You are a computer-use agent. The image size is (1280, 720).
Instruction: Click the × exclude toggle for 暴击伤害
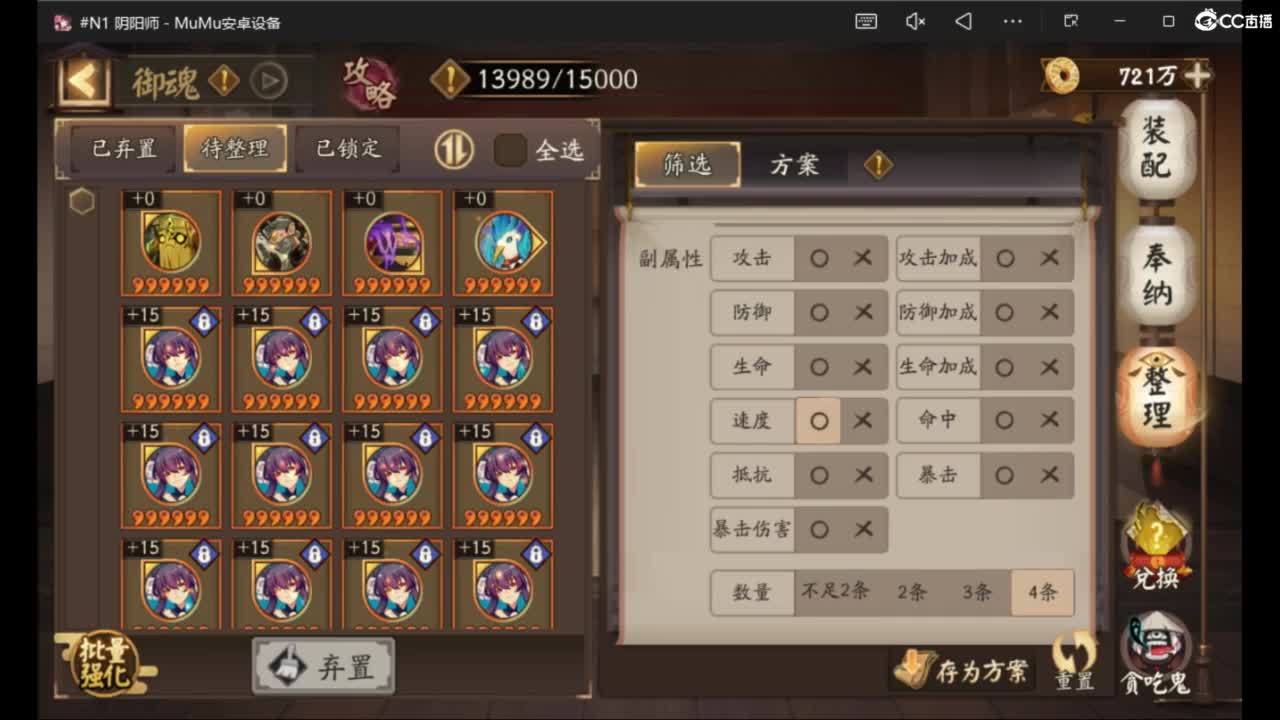pyautogui.click(x=862, y=529)
